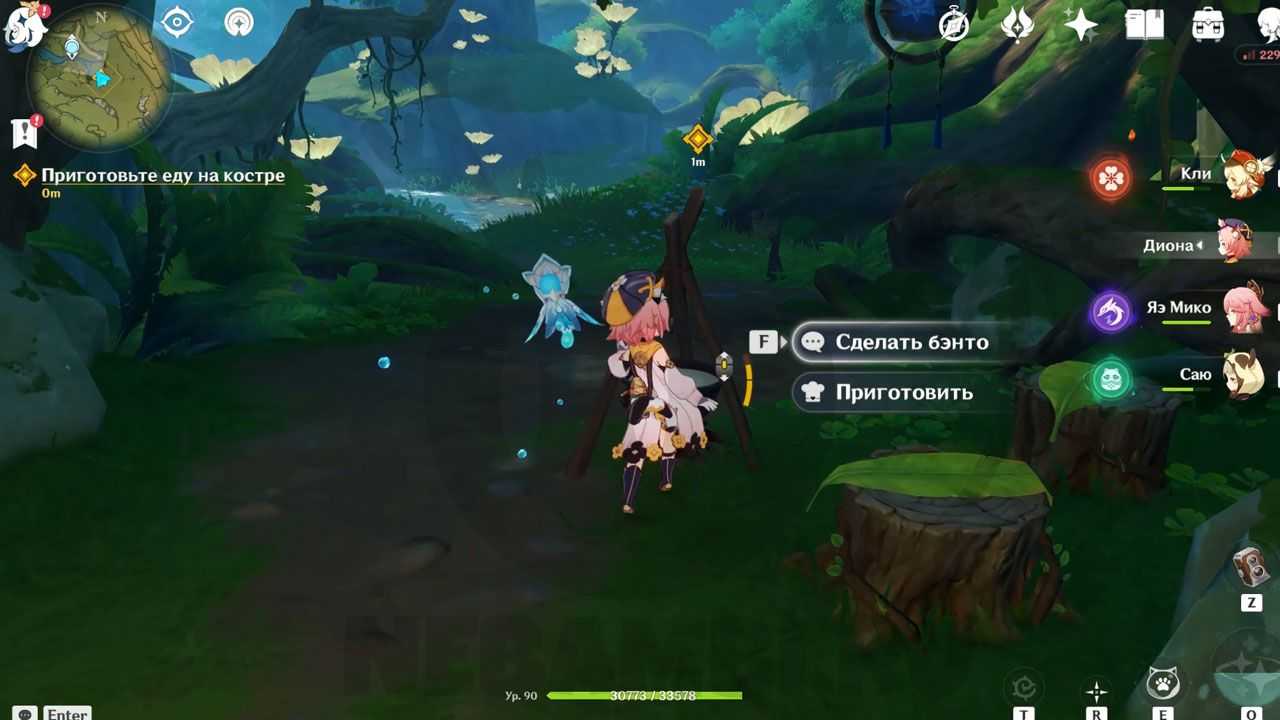Screen dimensions: 1280x720
Task: Use the camera gadget icon
Action: [x=1251, y=567]
